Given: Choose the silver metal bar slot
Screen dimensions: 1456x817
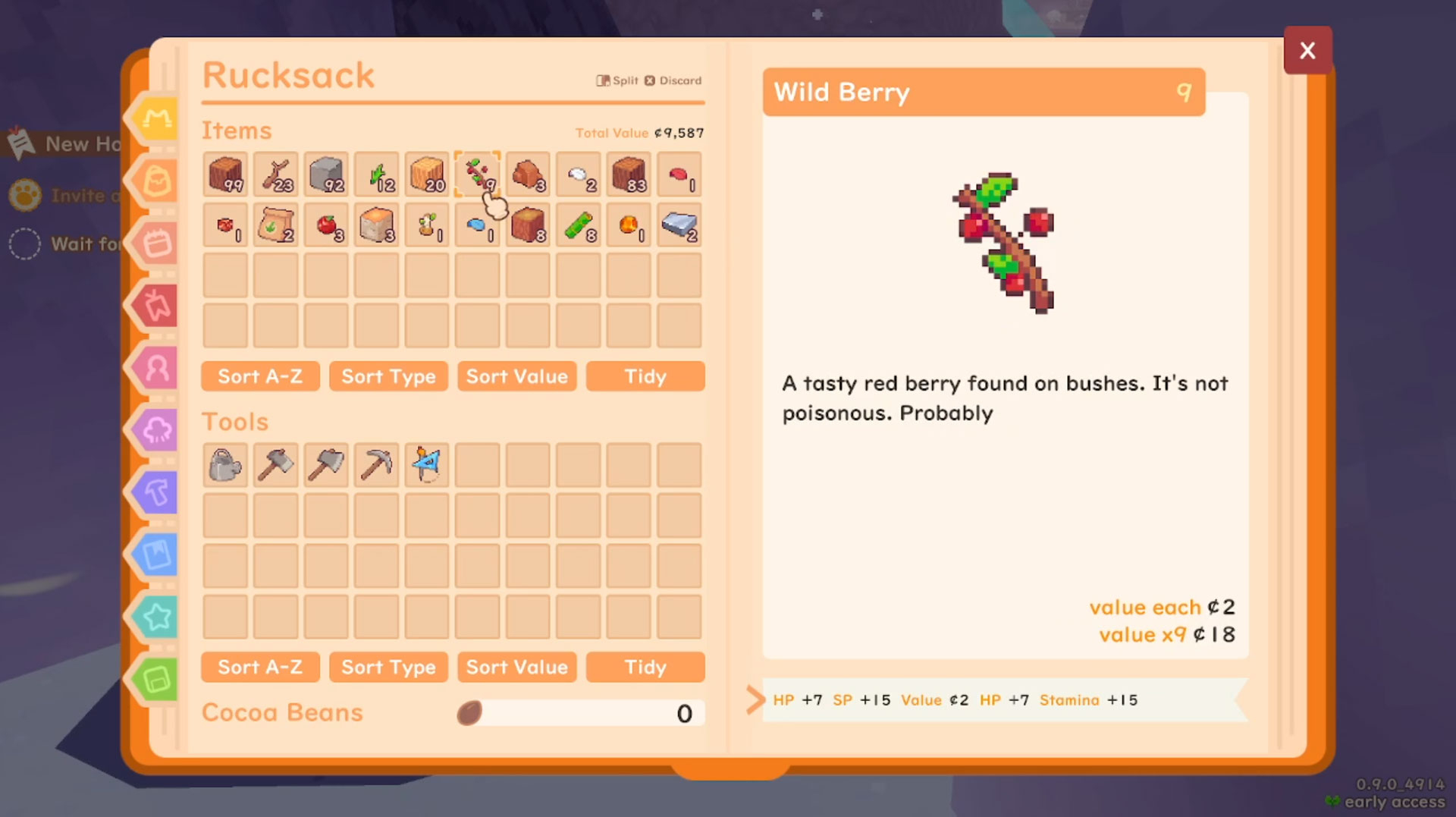Looking at the screenshot, I should [x=679, y=225].
